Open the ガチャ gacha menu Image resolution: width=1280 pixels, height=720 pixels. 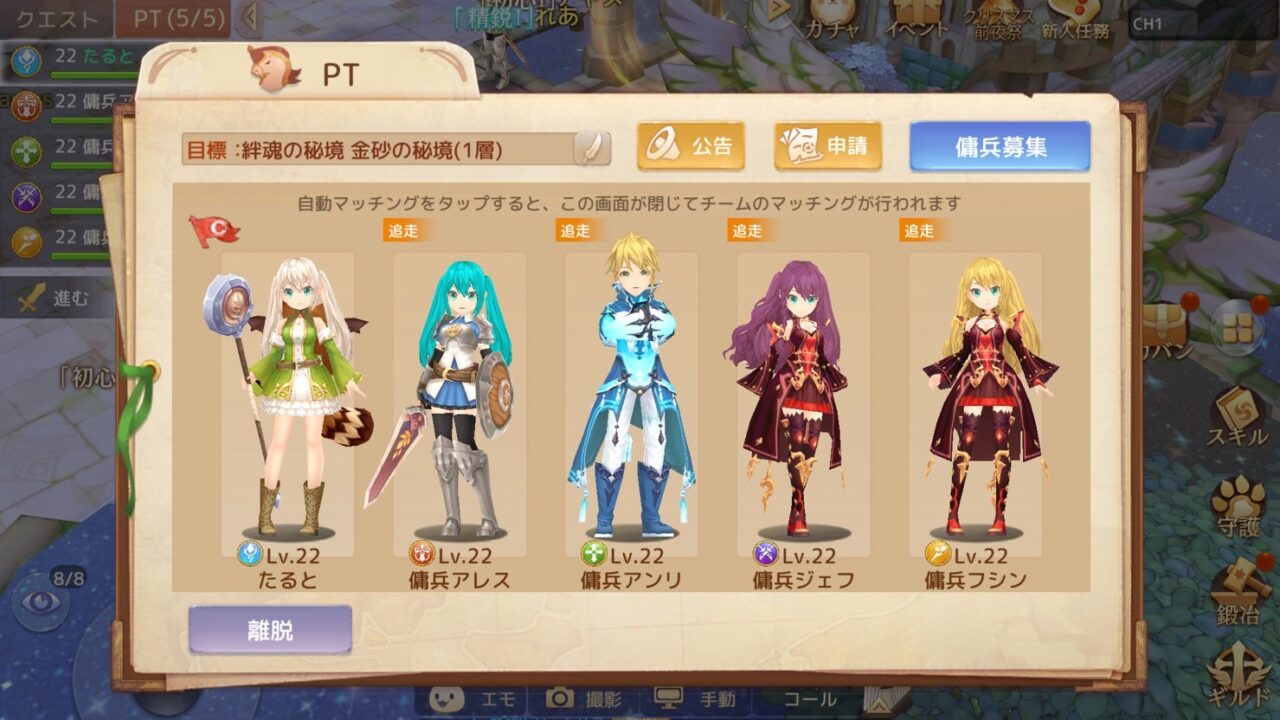click(830, 18)
